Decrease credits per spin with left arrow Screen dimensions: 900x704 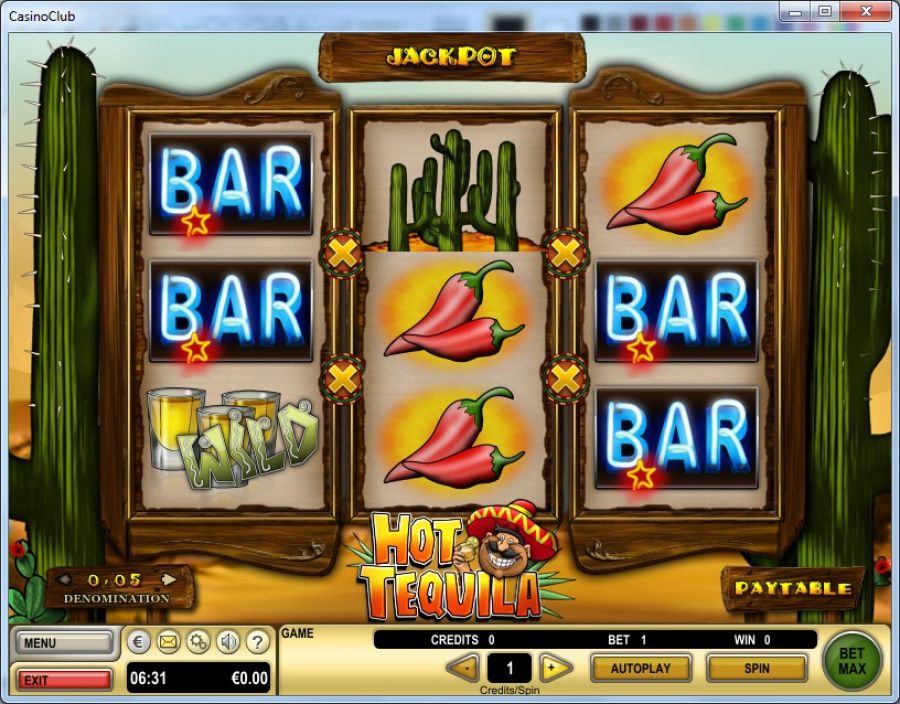pyautogui.click(x=462, y=667)
